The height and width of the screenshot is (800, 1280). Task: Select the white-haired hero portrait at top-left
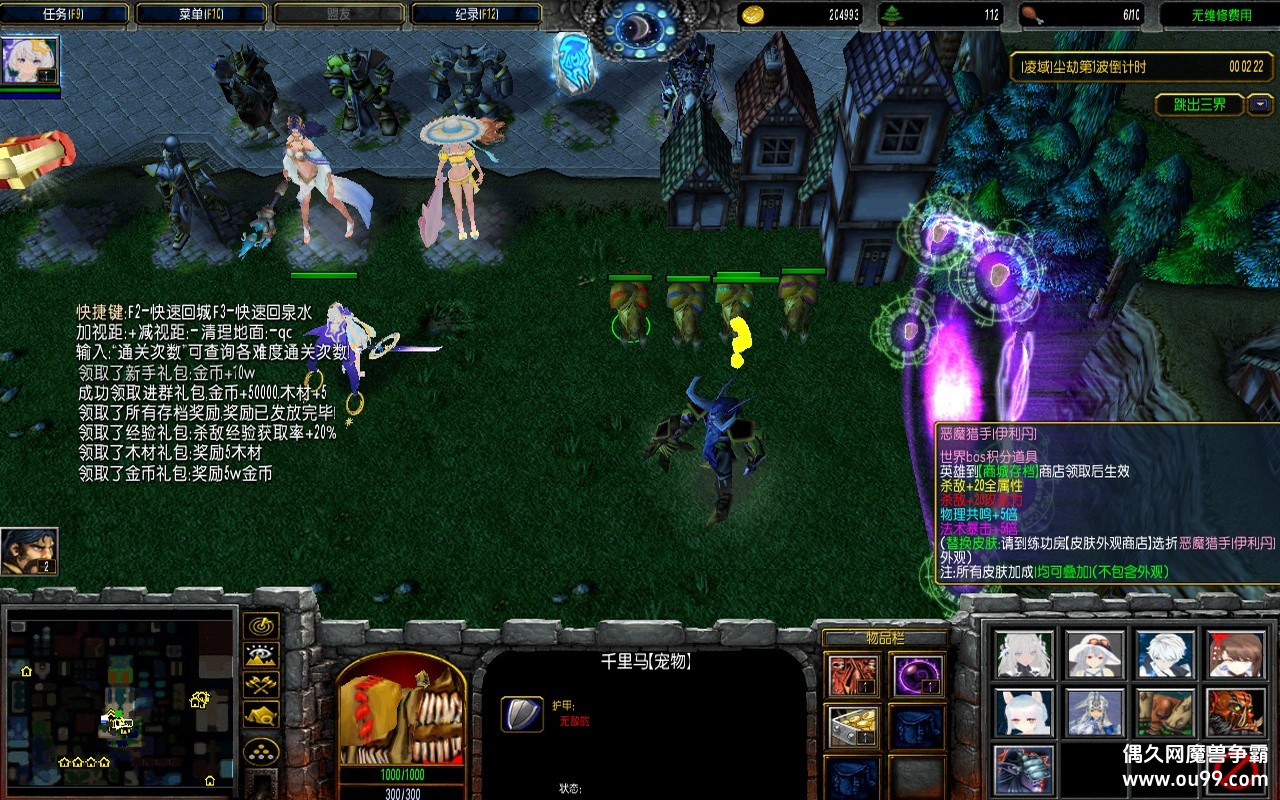(x=31, y=61)
